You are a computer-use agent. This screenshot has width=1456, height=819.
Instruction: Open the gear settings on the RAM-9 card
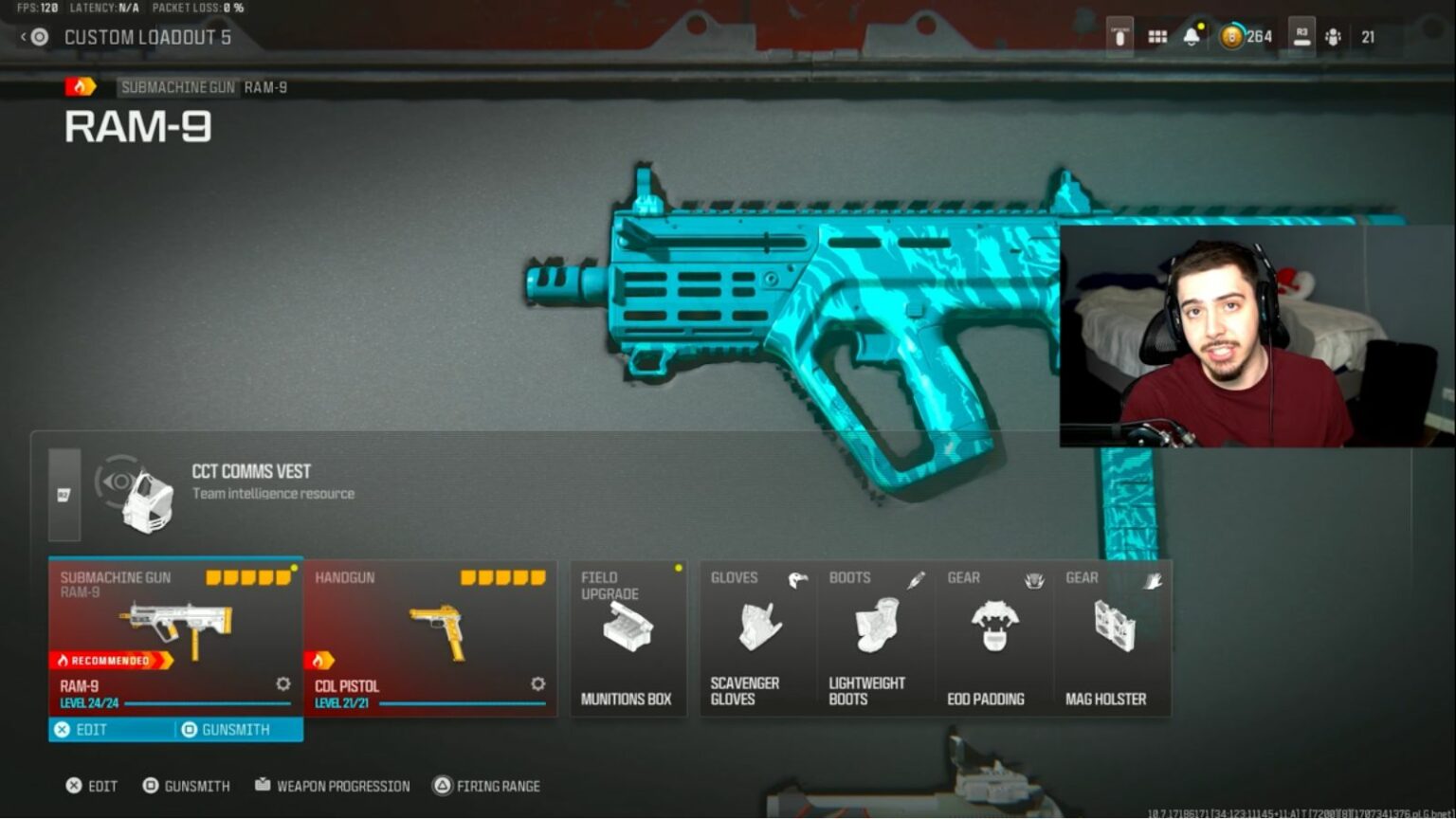(282, 683)
